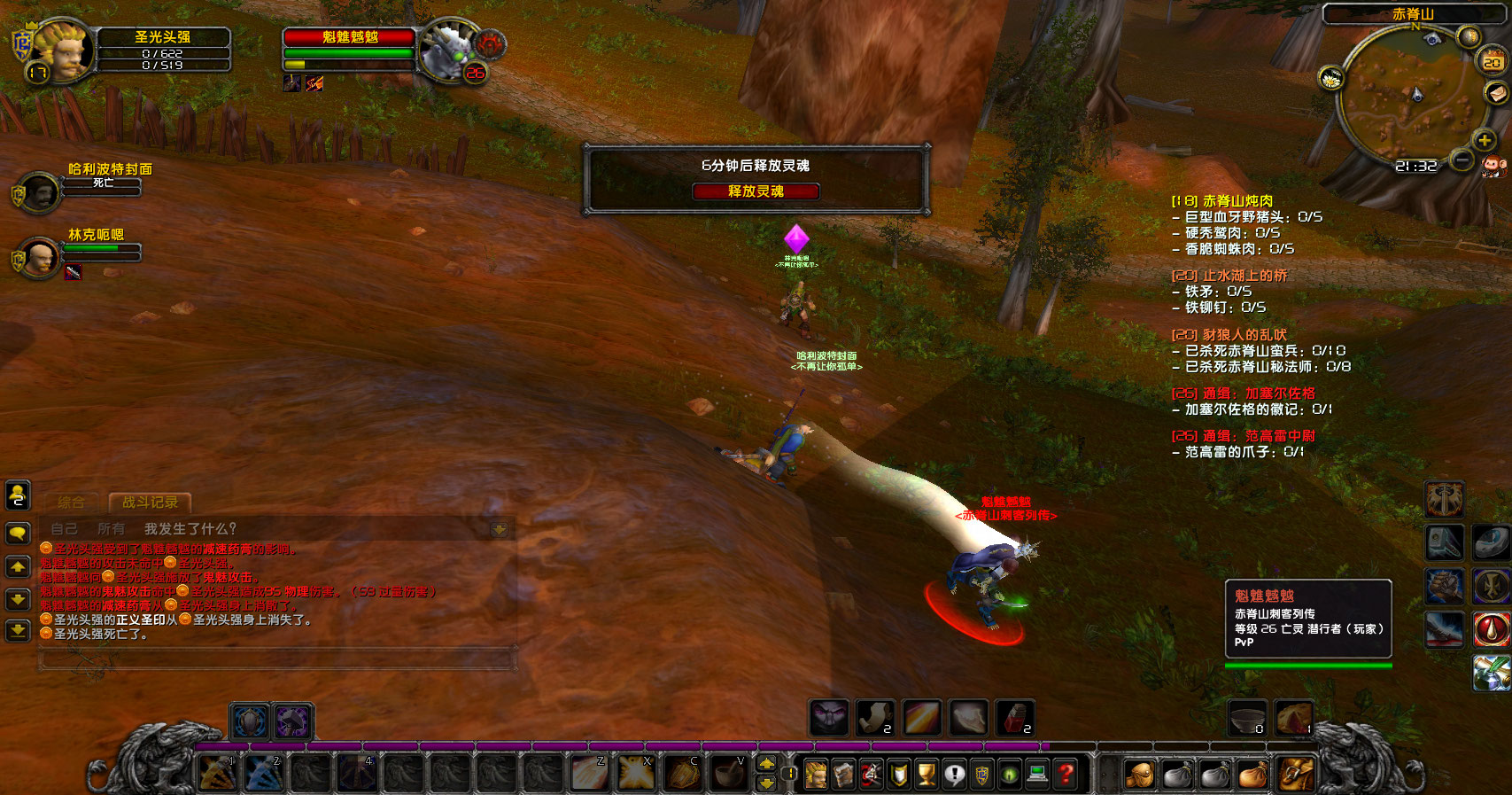Screen dimensions: 1512x795
Task: Zoom out the minimap with the minus button
Action: tap(1462, 160)
